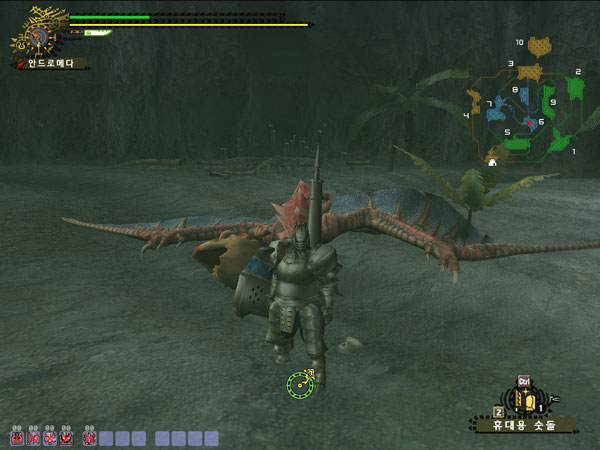
Task: Click green zone 5 on the minimap
Action: coord(518,144)
